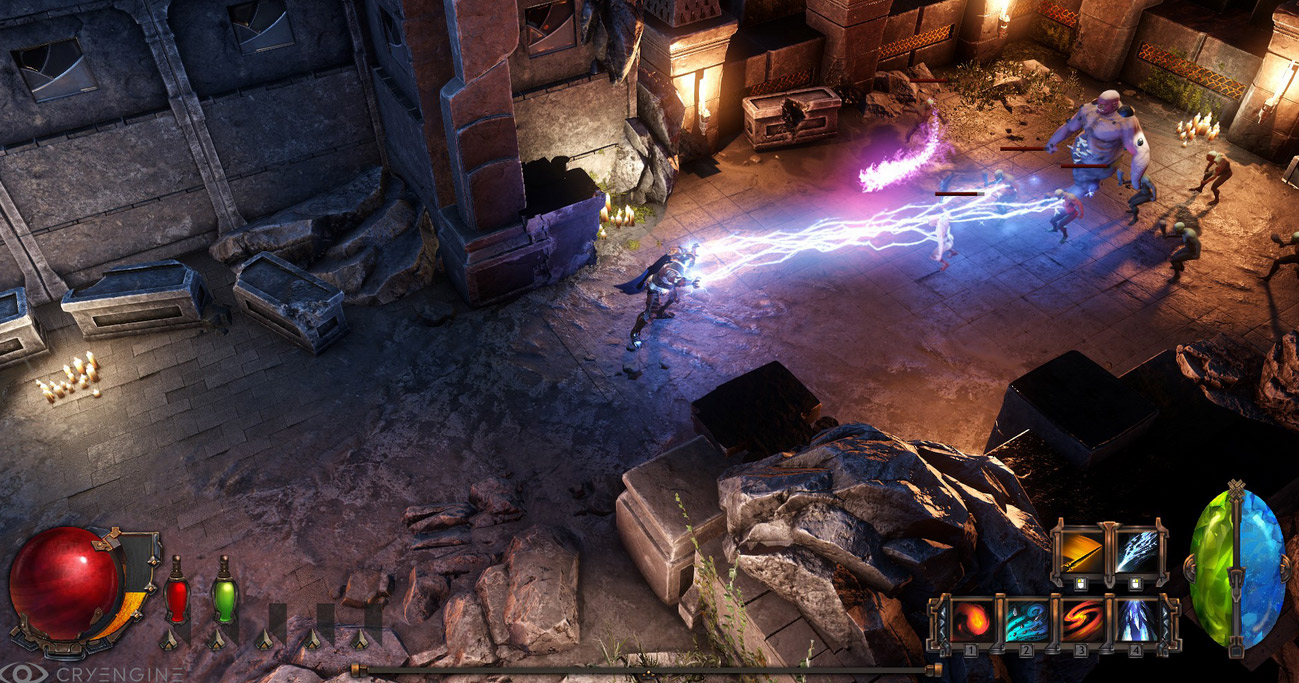1299x683 pixels.
Task: Activate the orange fire vortex skill in slot 3
Action: (x=1080, y=621)
